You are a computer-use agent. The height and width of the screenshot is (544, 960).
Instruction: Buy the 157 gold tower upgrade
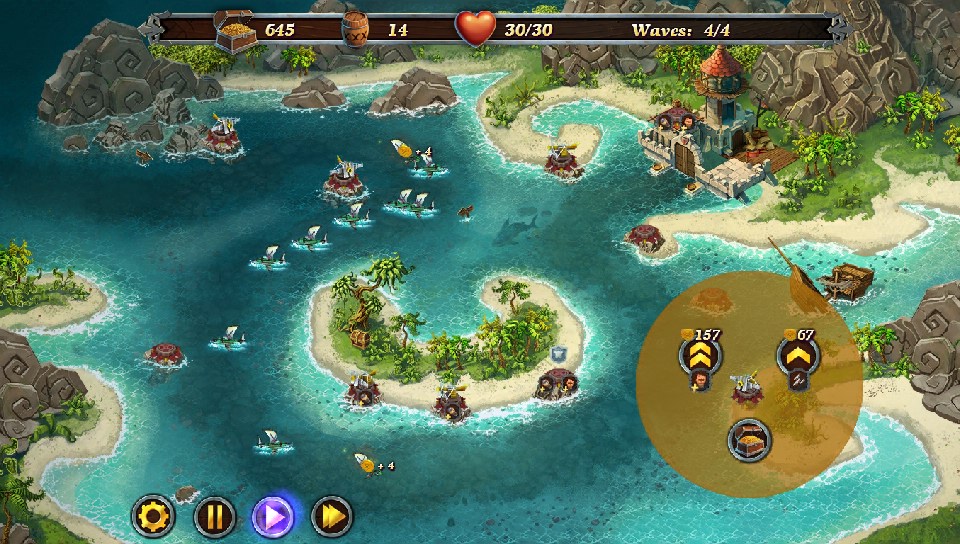(x=699, y=357)
